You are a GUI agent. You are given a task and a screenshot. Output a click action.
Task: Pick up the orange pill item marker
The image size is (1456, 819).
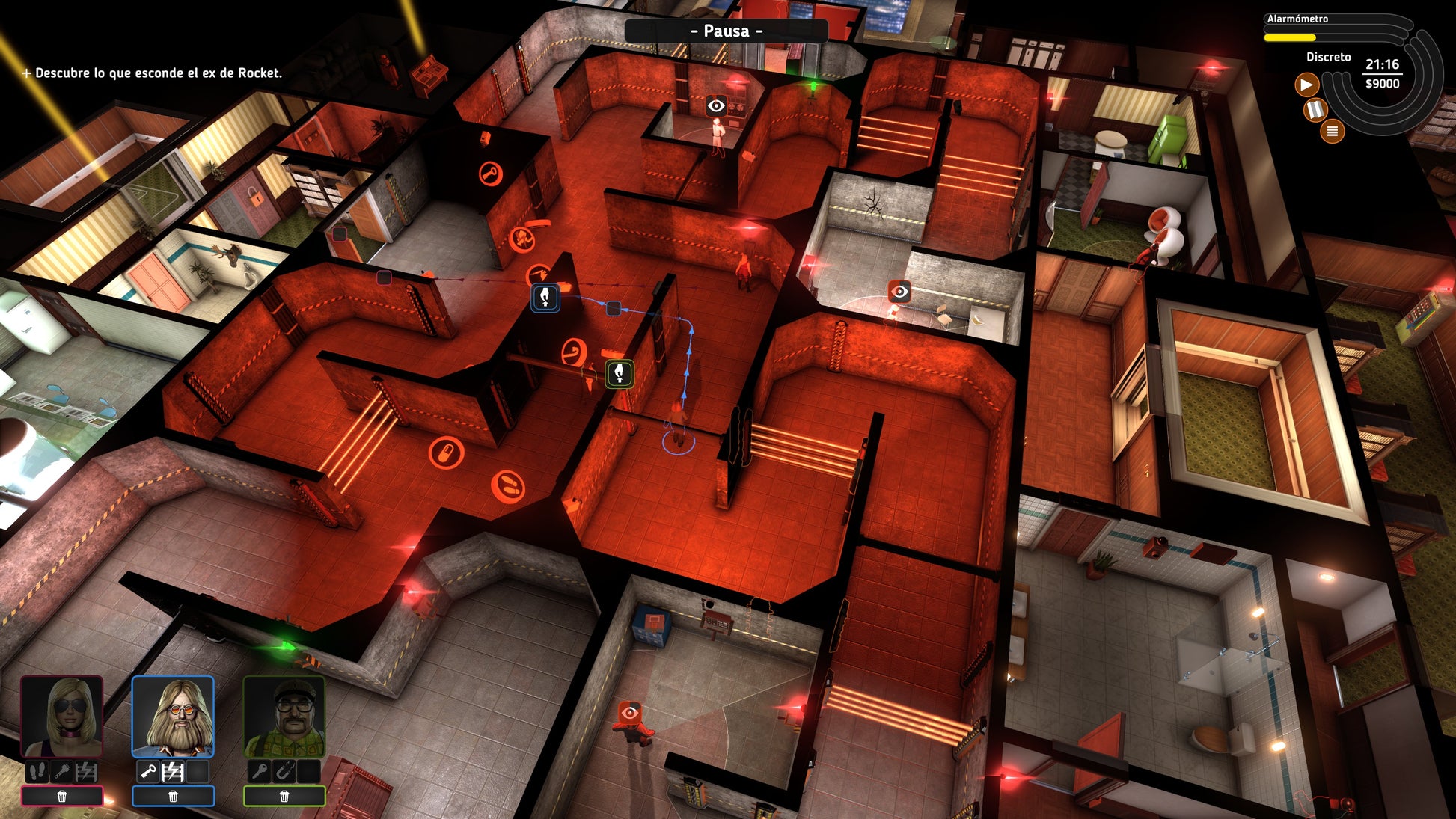pyautogui.click(x=446, y=453)
